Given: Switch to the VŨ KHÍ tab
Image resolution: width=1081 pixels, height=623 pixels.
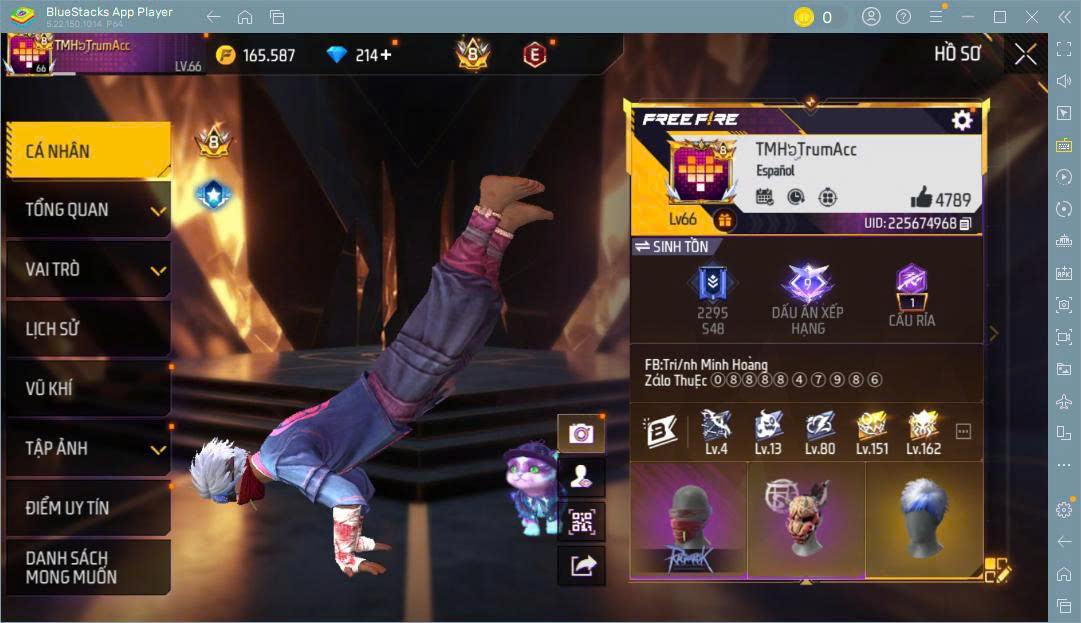Looking at the screenshot, I should click(88, 388).
